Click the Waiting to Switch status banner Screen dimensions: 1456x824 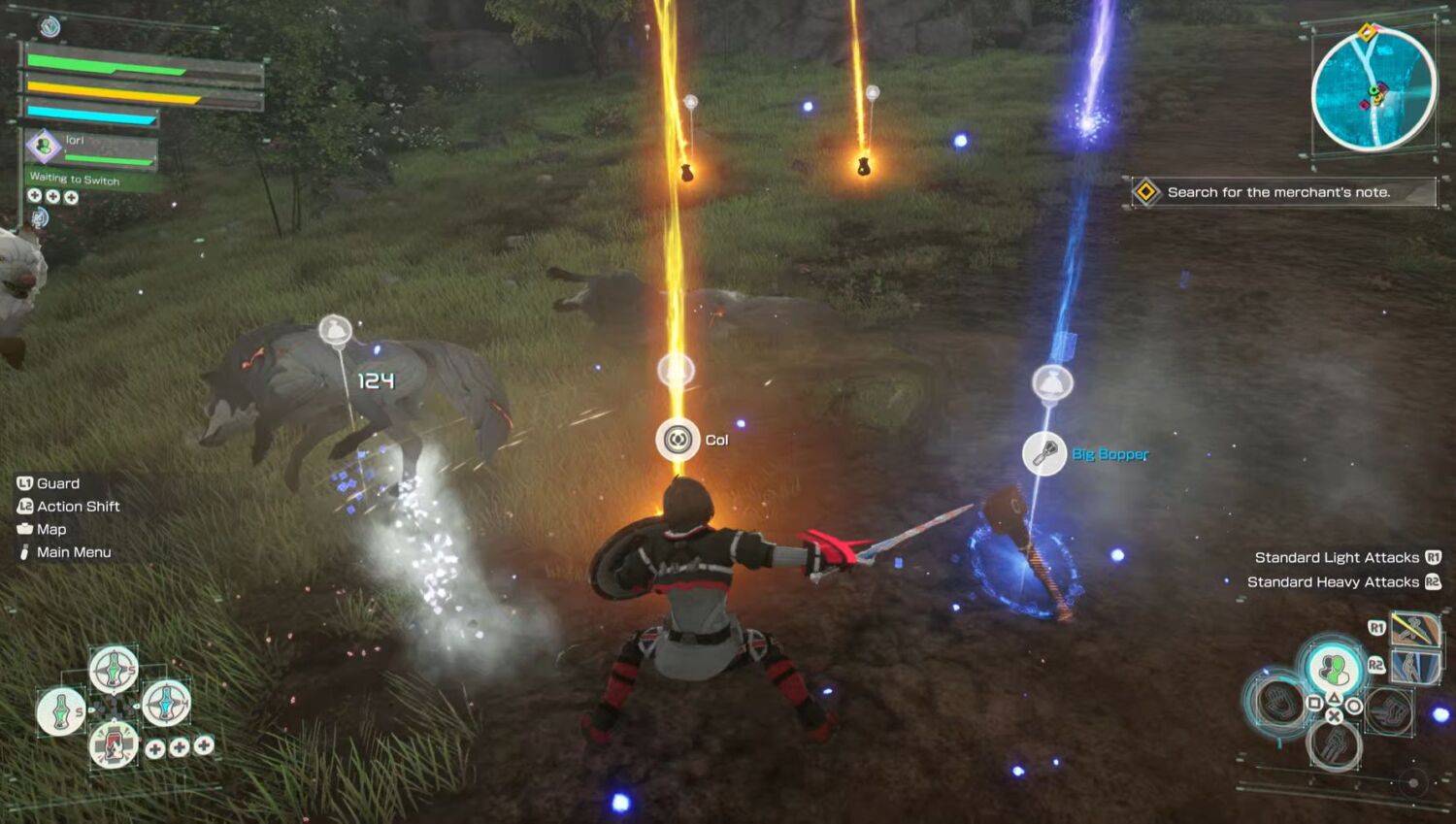pyautogui.click(x=75, y=180)
